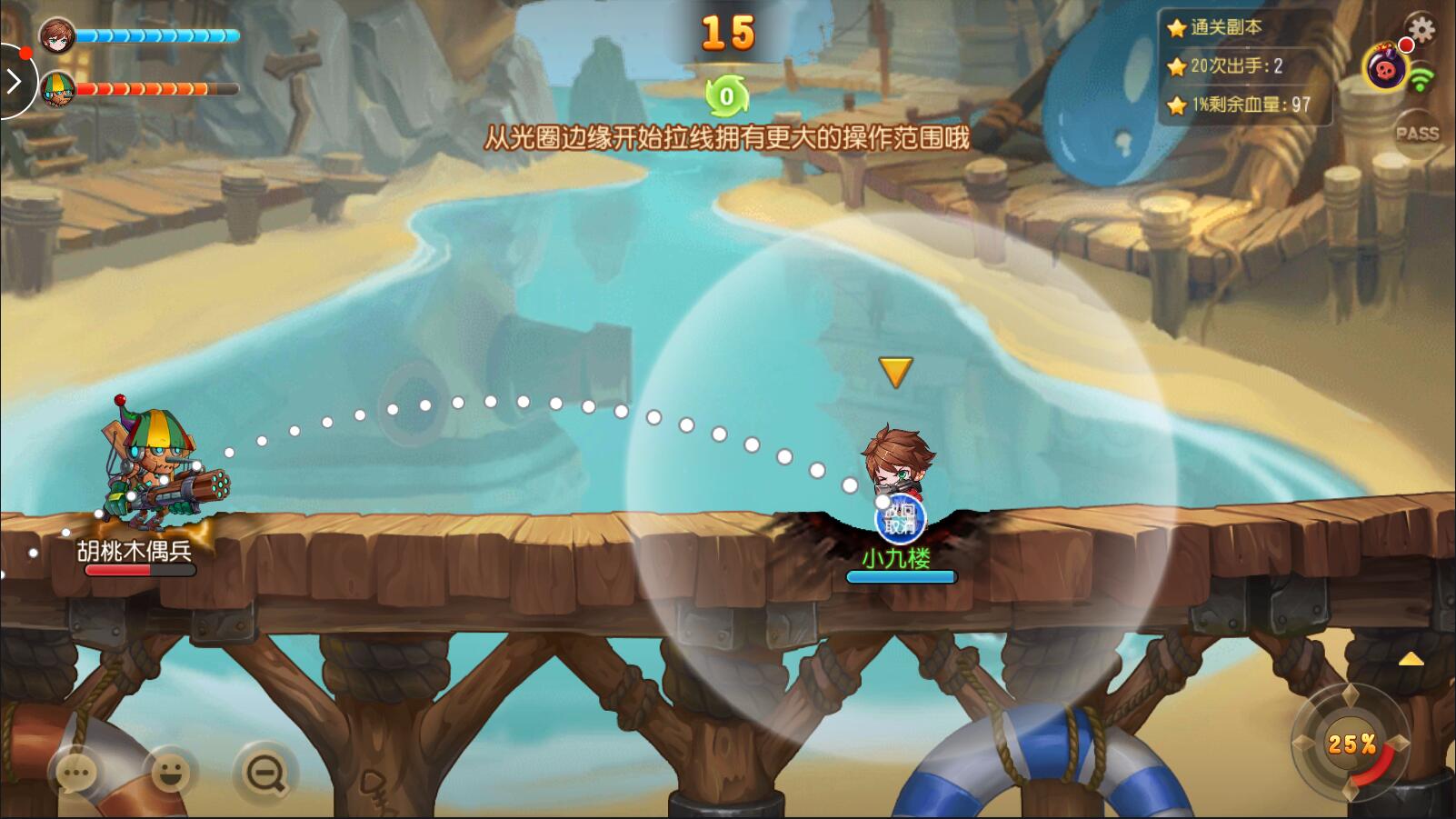
Task: Open the chat speech bubble
Action: pos(76,774)
